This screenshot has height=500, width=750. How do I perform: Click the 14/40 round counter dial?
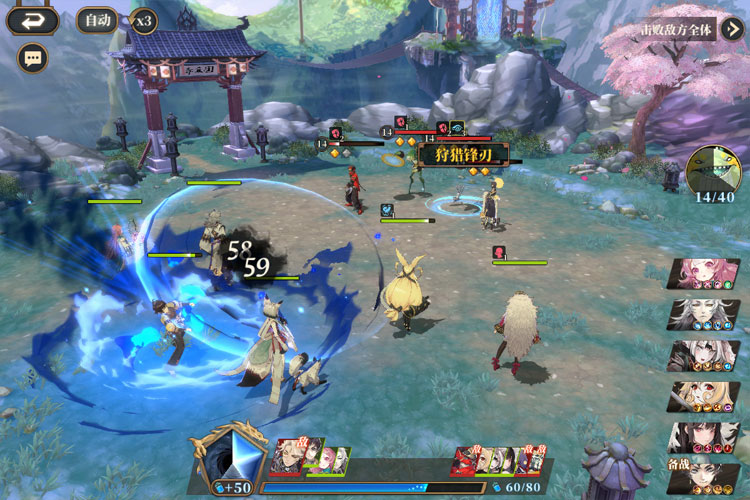715,170
